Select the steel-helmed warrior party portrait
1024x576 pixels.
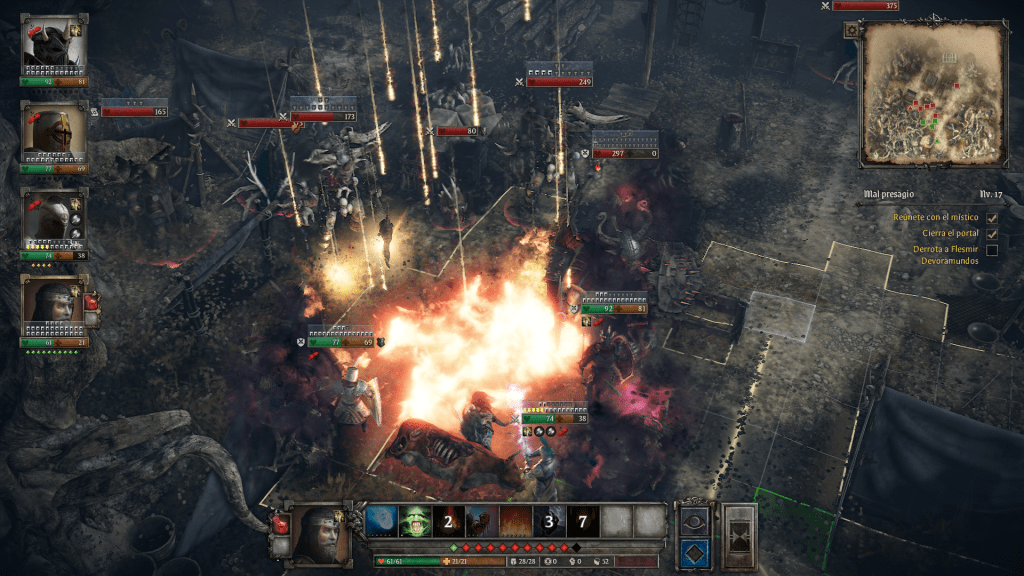[x=54, y=218]
